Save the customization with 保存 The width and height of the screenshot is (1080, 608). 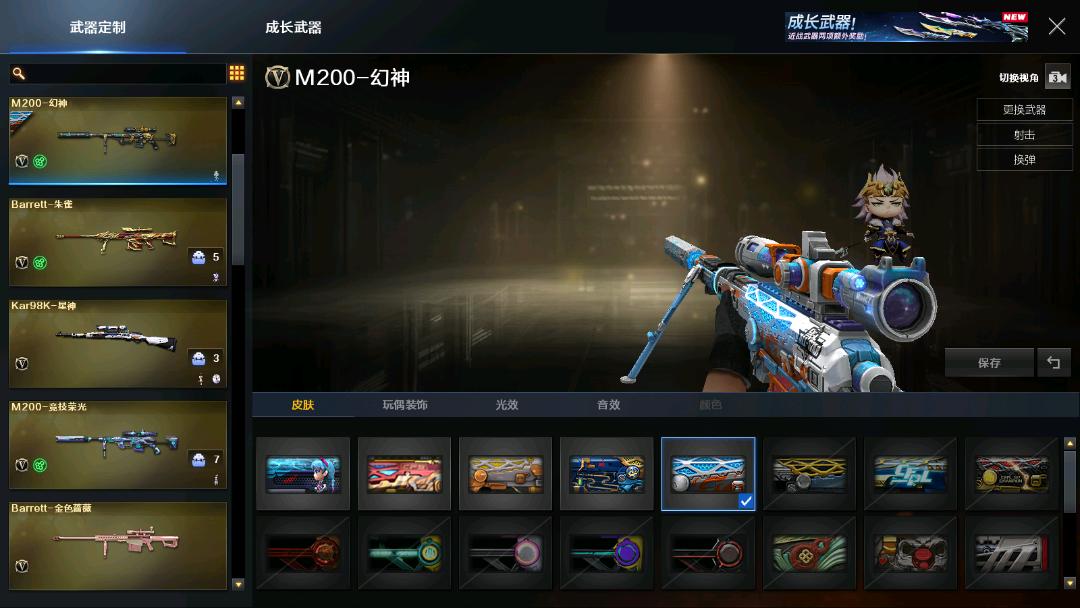tap(989, 363)
